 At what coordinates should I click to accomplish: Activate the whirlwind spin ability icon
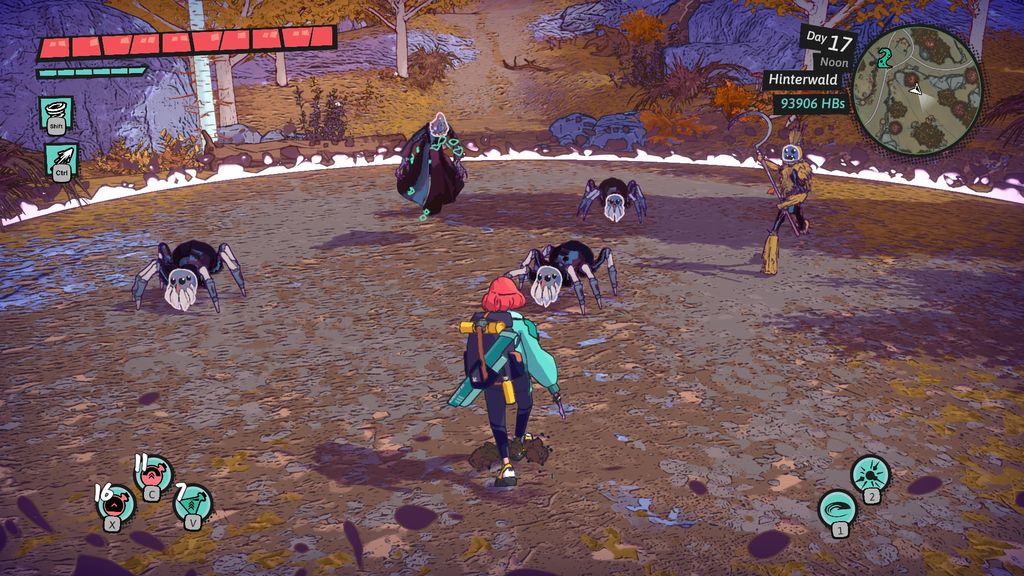[x=56, y=112]
